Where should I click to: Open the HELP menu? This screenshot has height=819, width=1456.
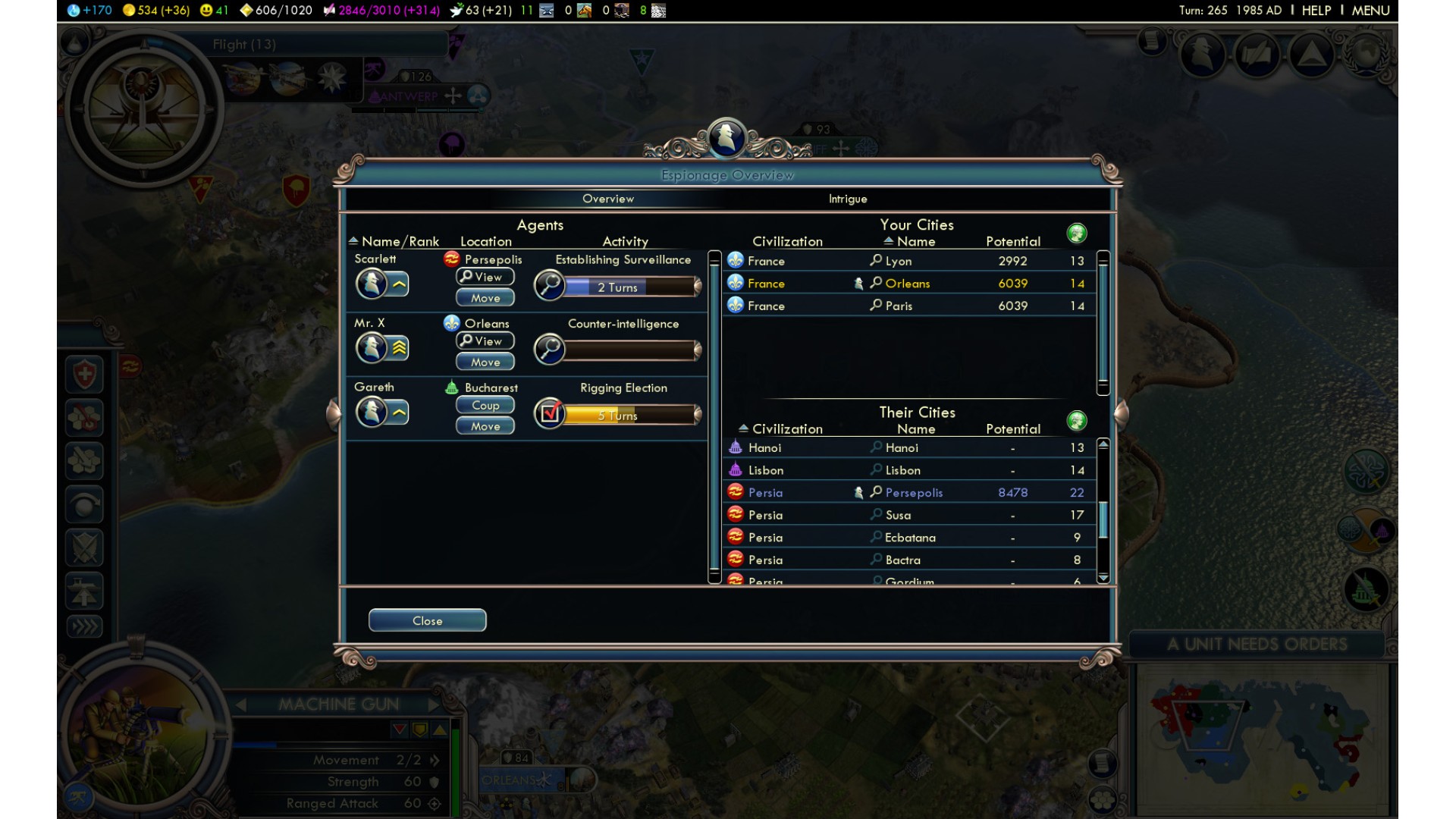(x=1316, y=11)
